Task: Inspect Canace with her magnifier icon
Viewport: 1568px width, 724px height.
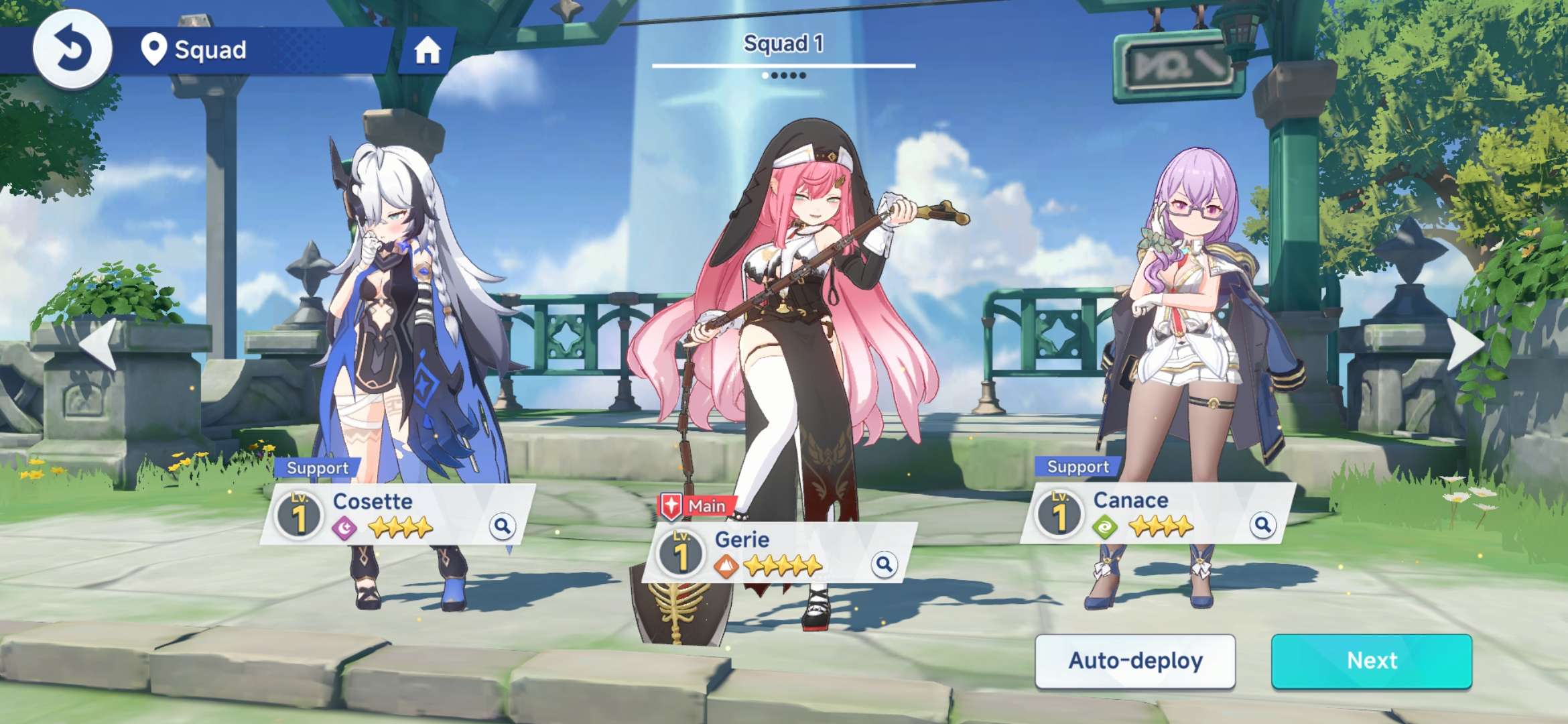Action: pyautogui.click(x=1262, y=524)
